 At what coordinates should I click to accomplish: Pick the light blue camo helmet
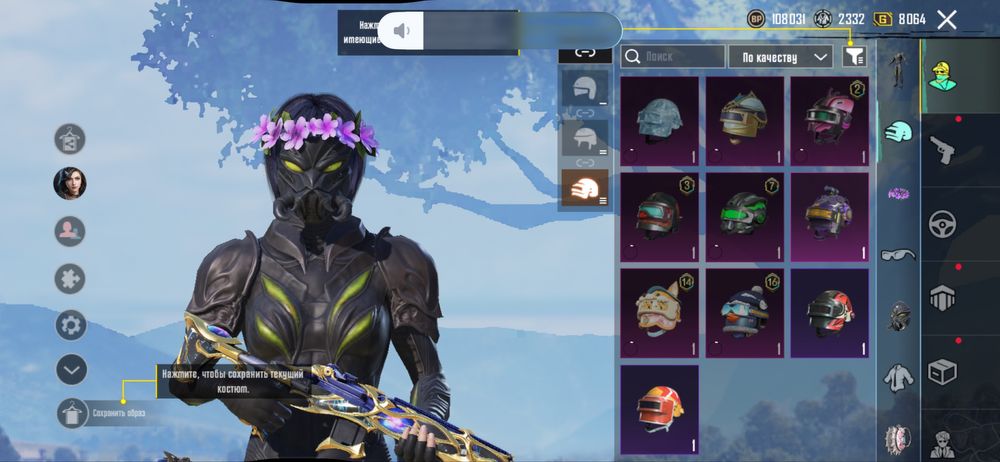[659, 120]
